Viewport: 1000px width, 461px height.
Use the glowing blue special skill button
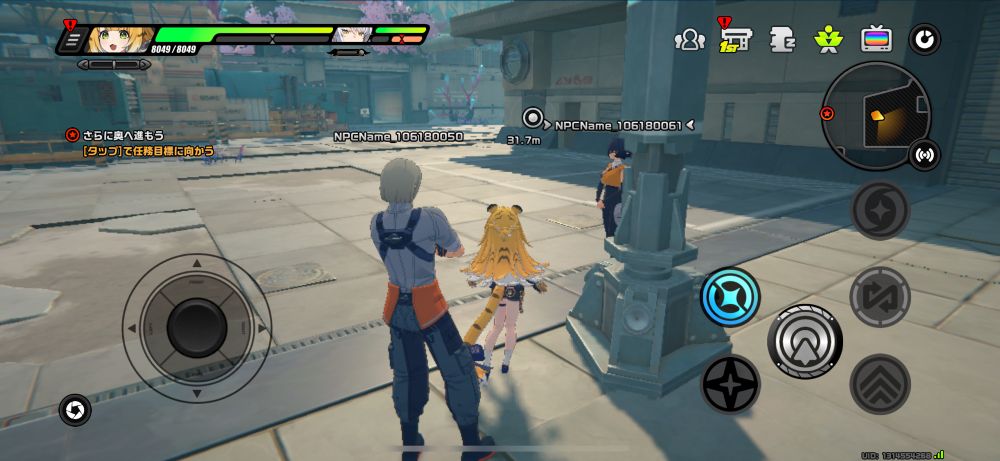pyautogui.click(x=730, y=297)
